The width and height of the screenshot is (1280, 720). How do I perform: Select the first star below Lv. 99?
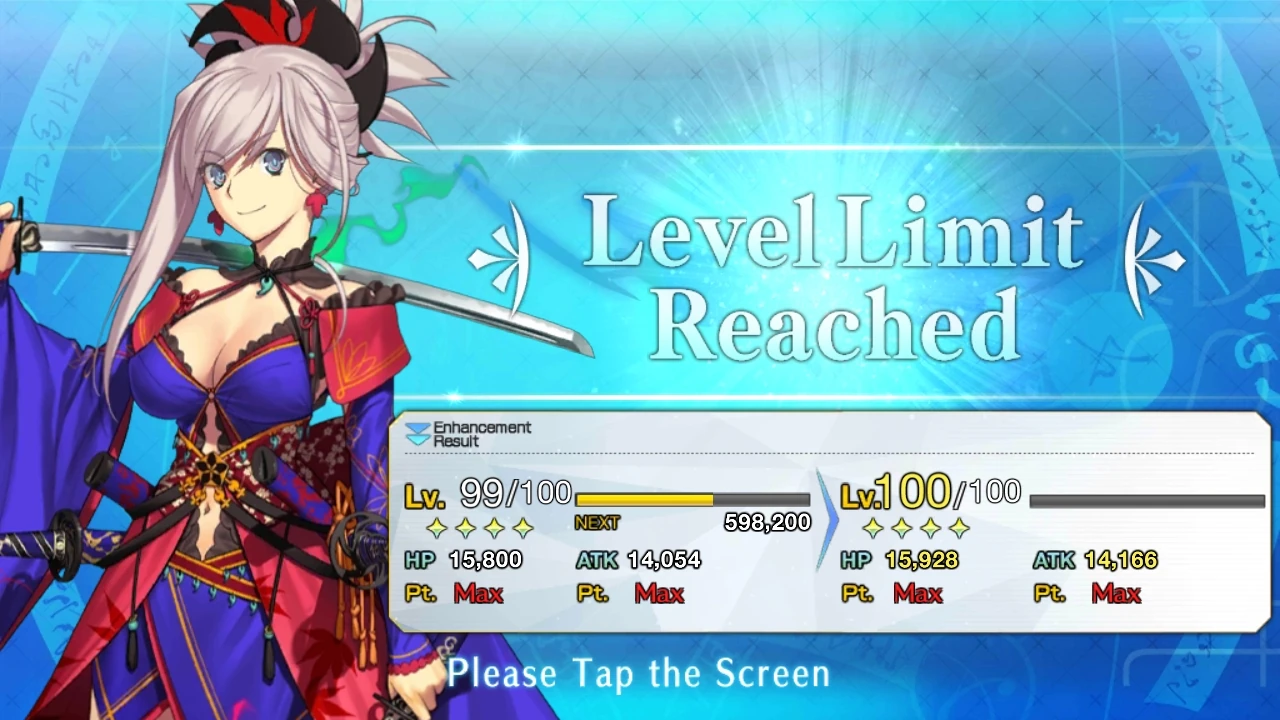pos(437,528)
